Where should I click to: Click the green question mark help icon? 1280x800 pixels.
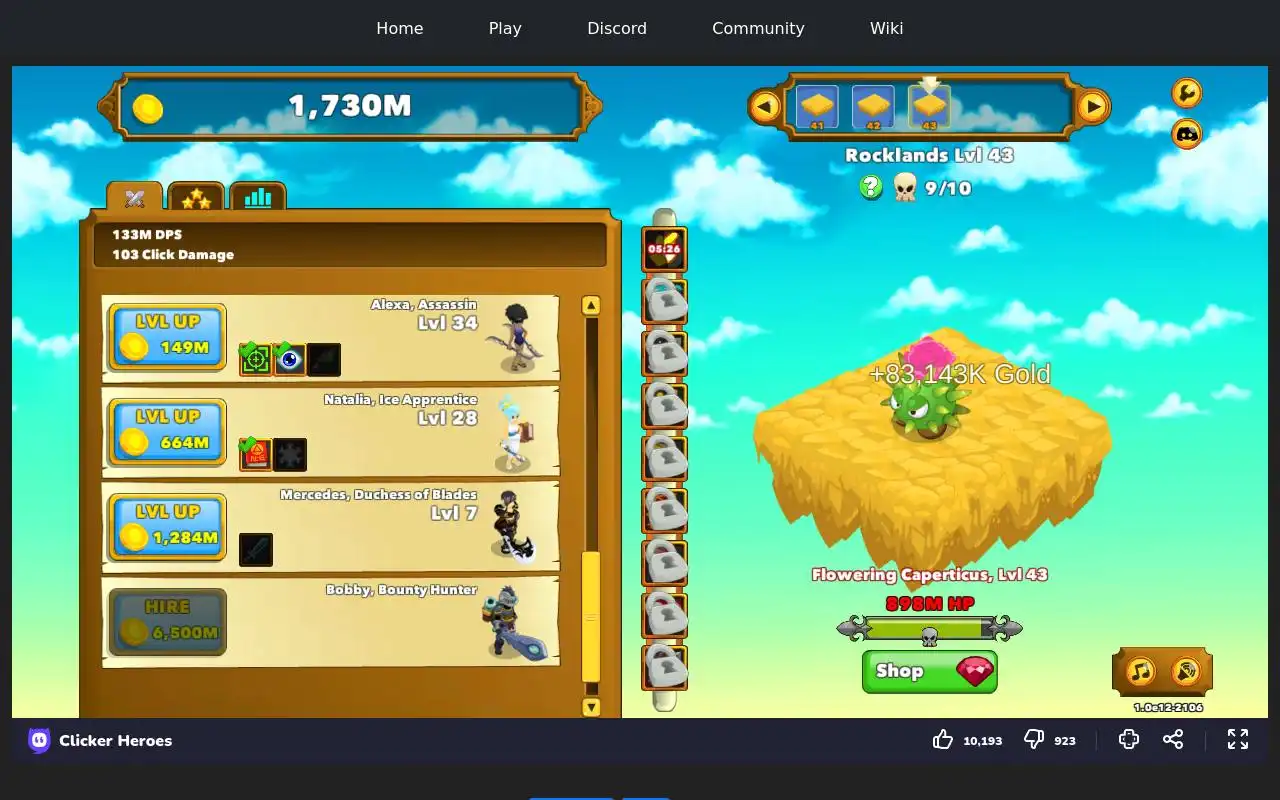[871, 187]
